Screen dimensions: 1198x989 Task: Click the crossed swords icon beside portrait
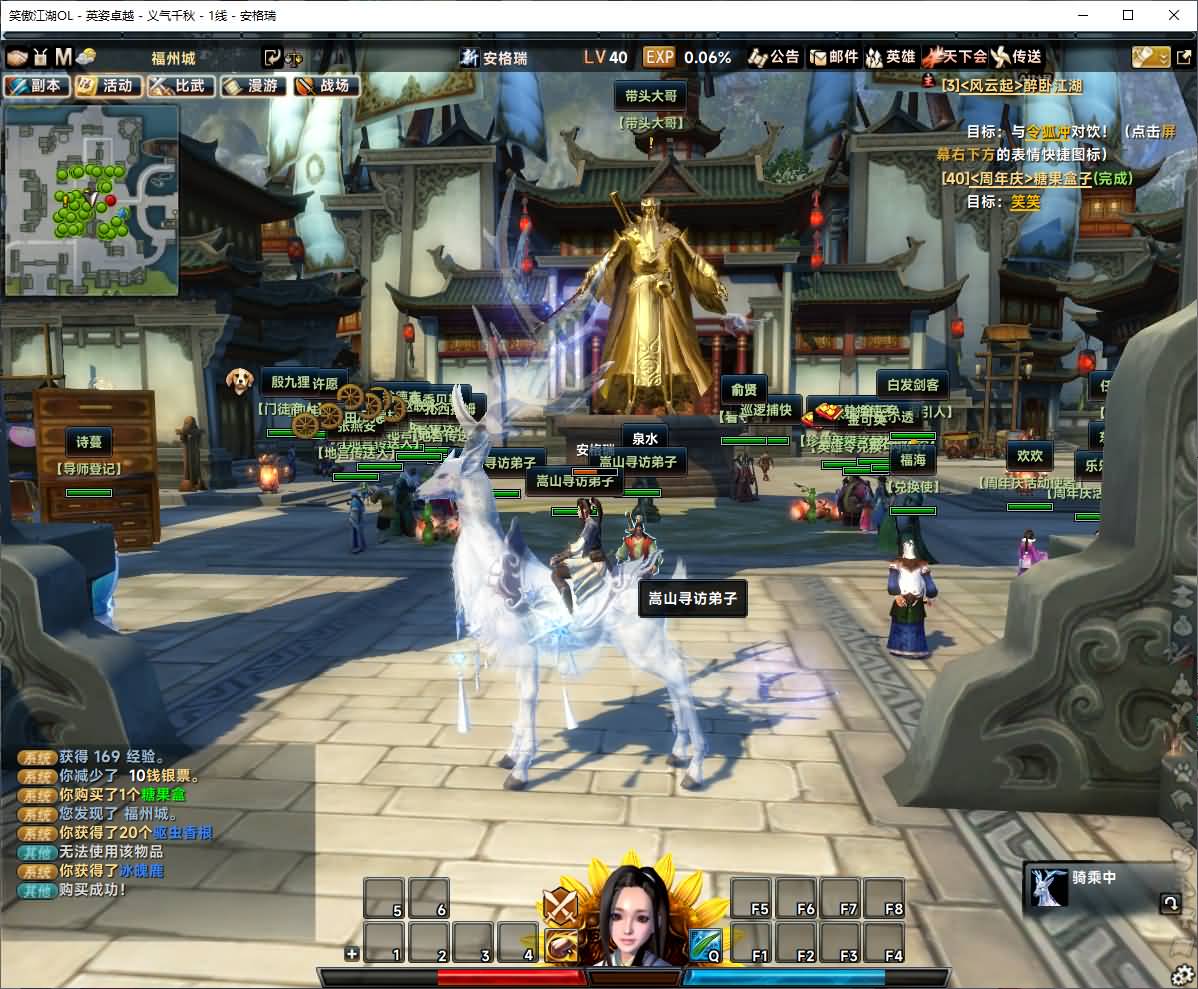pyautogui.click(x=560, y=906)
